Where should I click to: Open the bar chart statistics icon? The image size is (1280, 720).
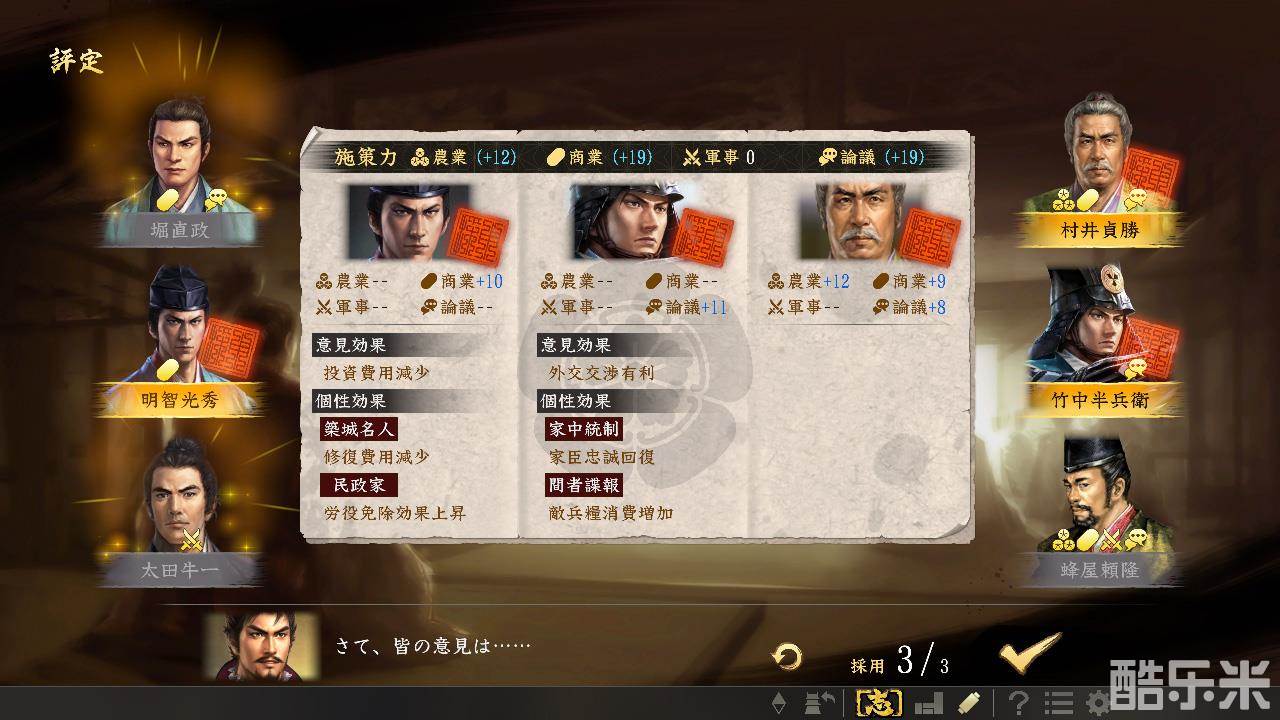tap(929, 703)
